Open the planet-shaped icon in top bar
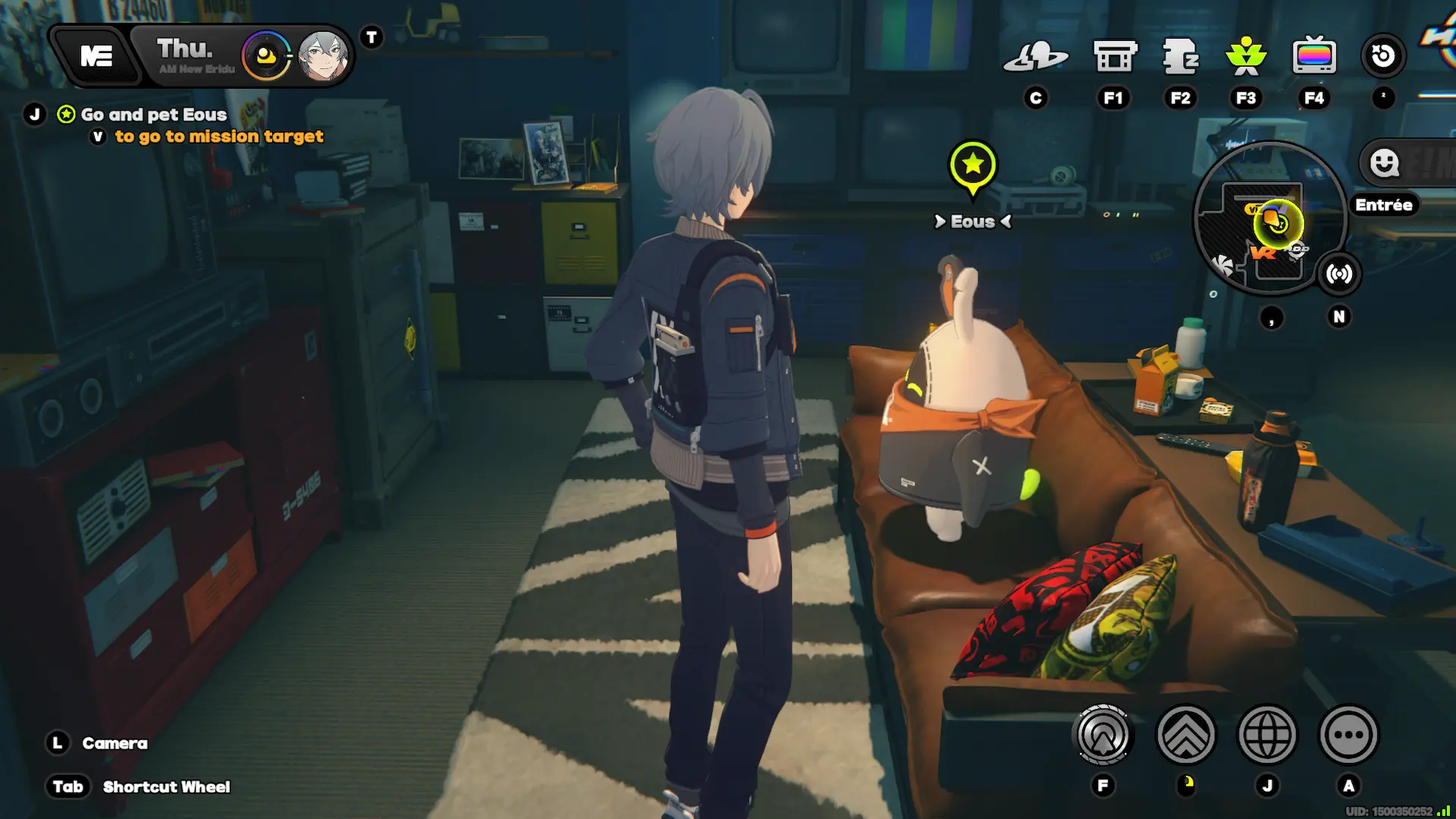 click(x=1035, y=56)
